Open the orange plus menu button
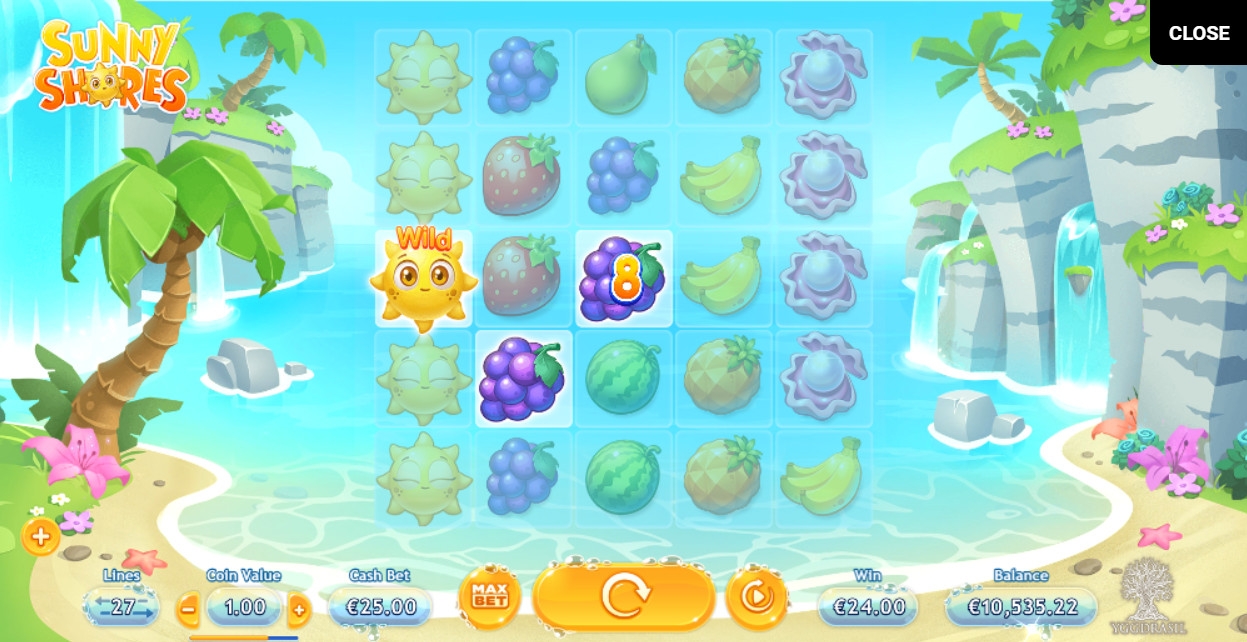Screen dimensions: 1247x642 [x=41, y=537]
